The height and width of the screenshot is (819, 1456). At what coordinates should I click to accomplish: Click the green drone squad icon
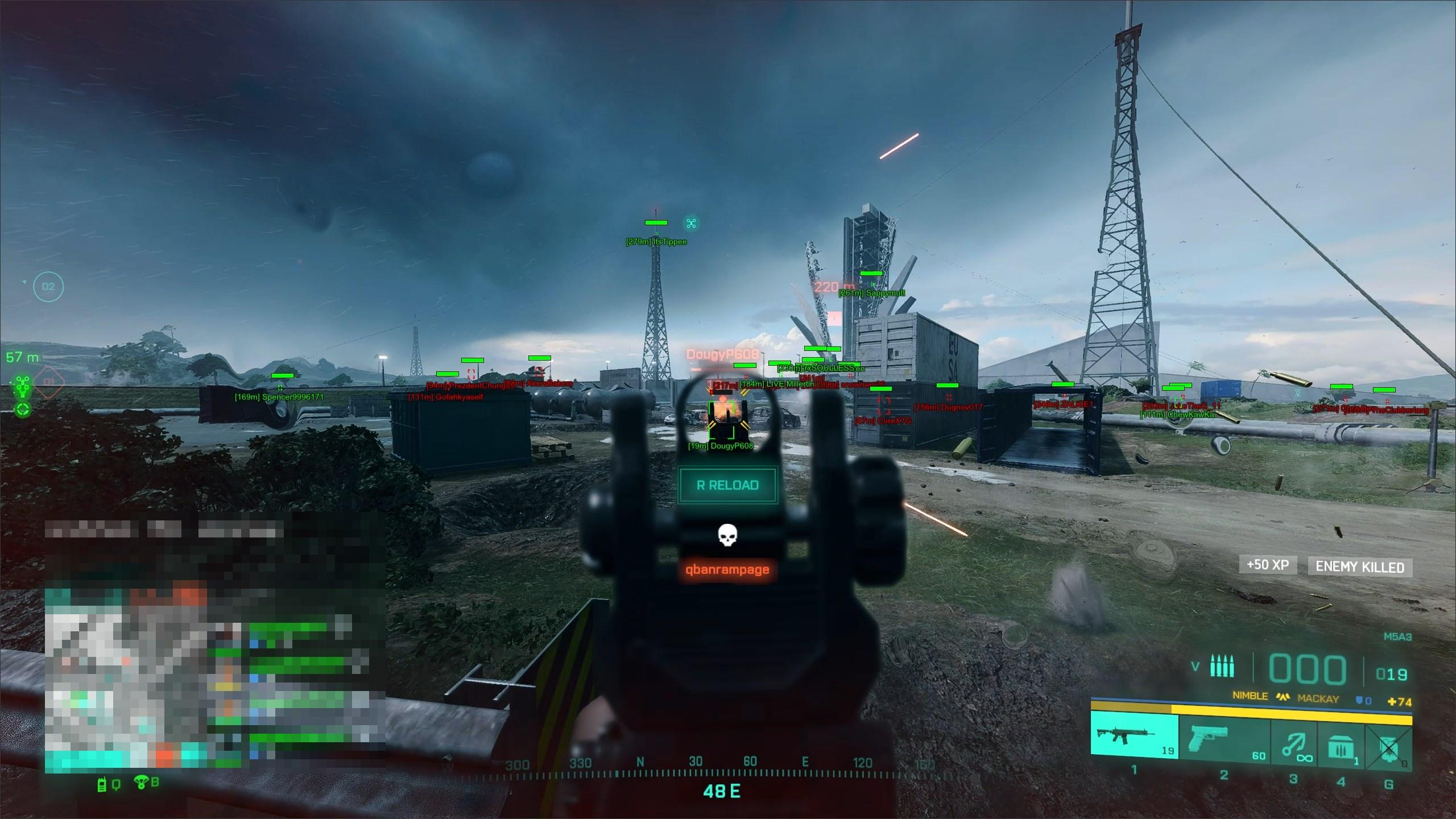[x=23, y=387]
